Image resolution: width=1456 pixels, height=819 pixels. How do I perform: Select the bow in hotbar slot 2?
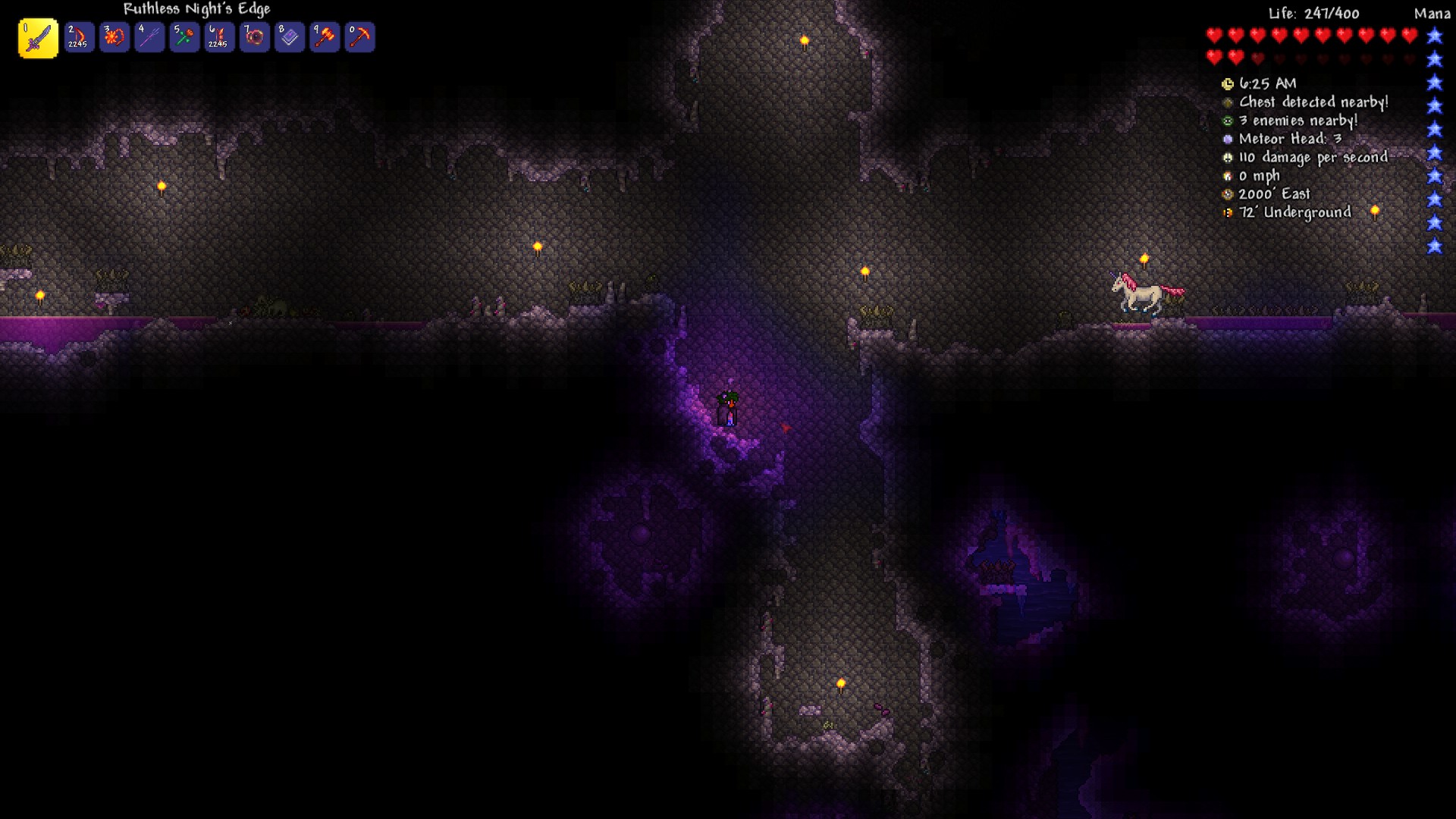[x=79, y=38]
